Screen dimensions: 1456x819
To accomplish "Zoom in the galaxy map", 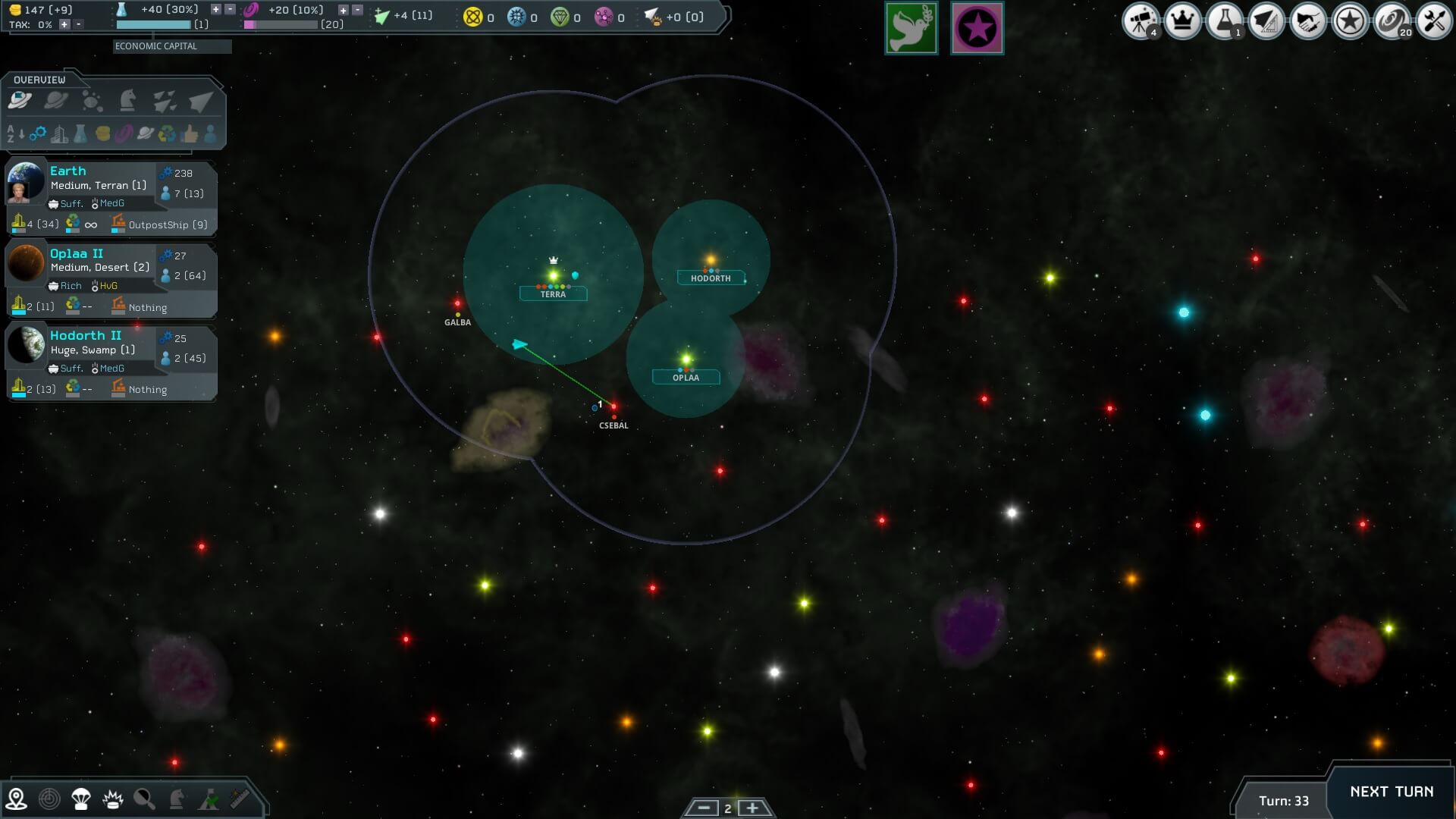I will click(x=752, y=808).
